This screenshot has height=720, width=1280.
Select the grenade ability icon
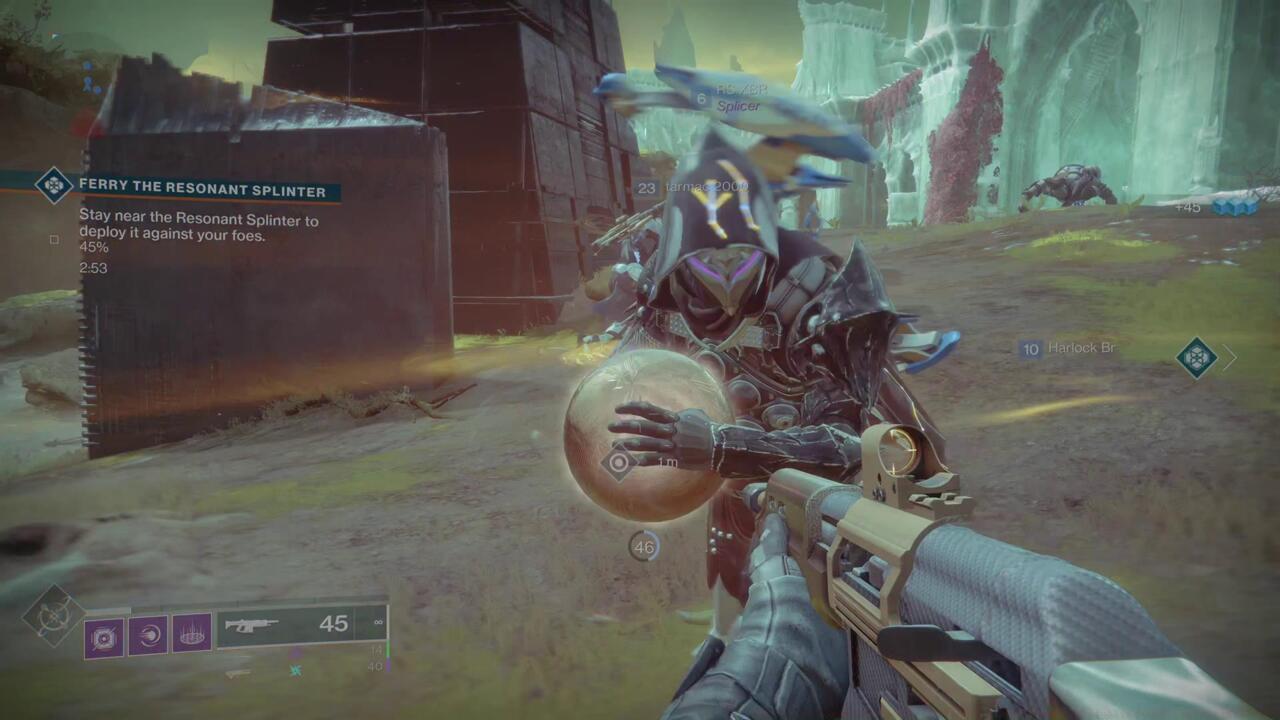[x=104, y=636]
